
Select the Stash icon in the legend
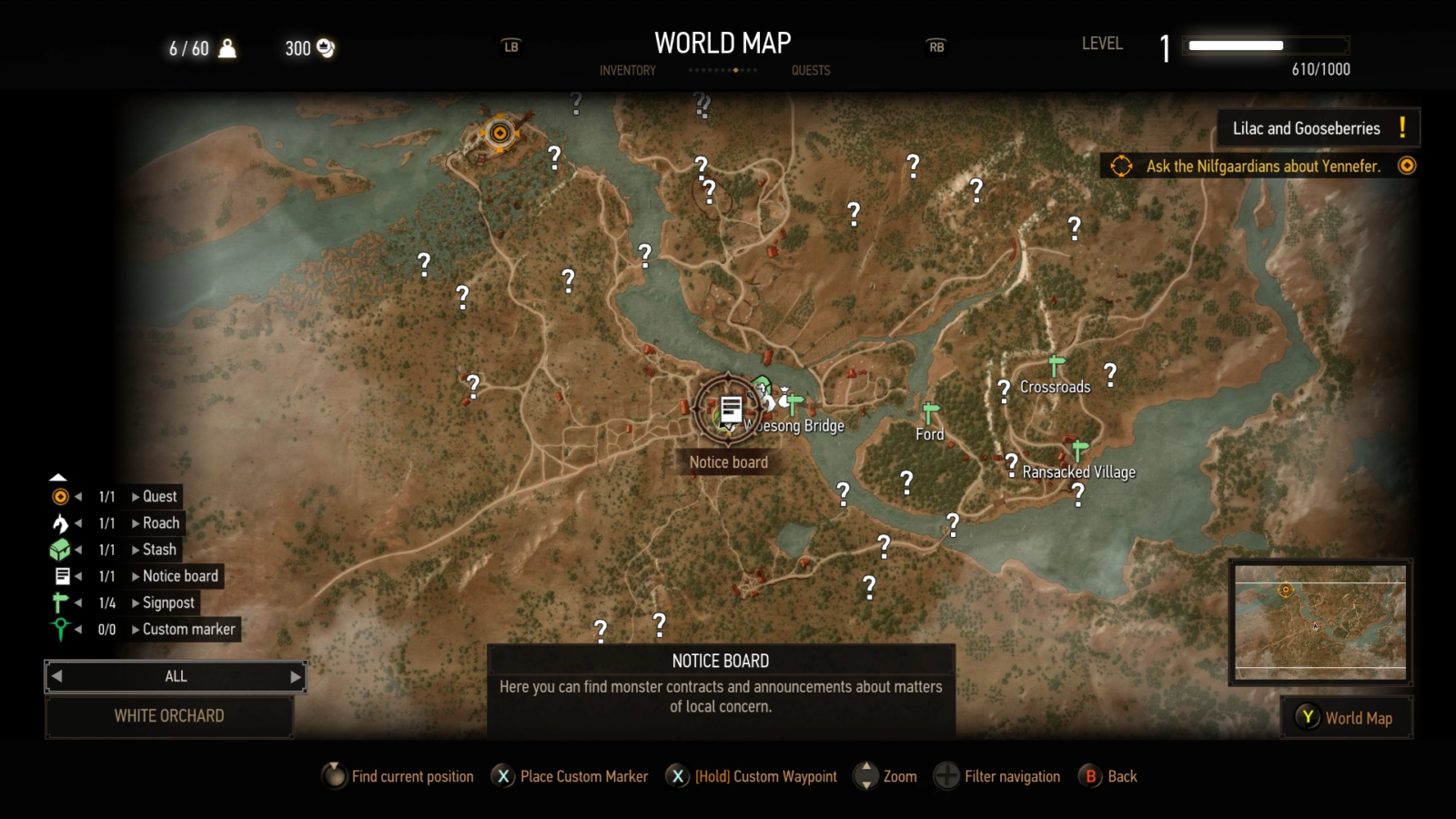[x=59, y=550]
